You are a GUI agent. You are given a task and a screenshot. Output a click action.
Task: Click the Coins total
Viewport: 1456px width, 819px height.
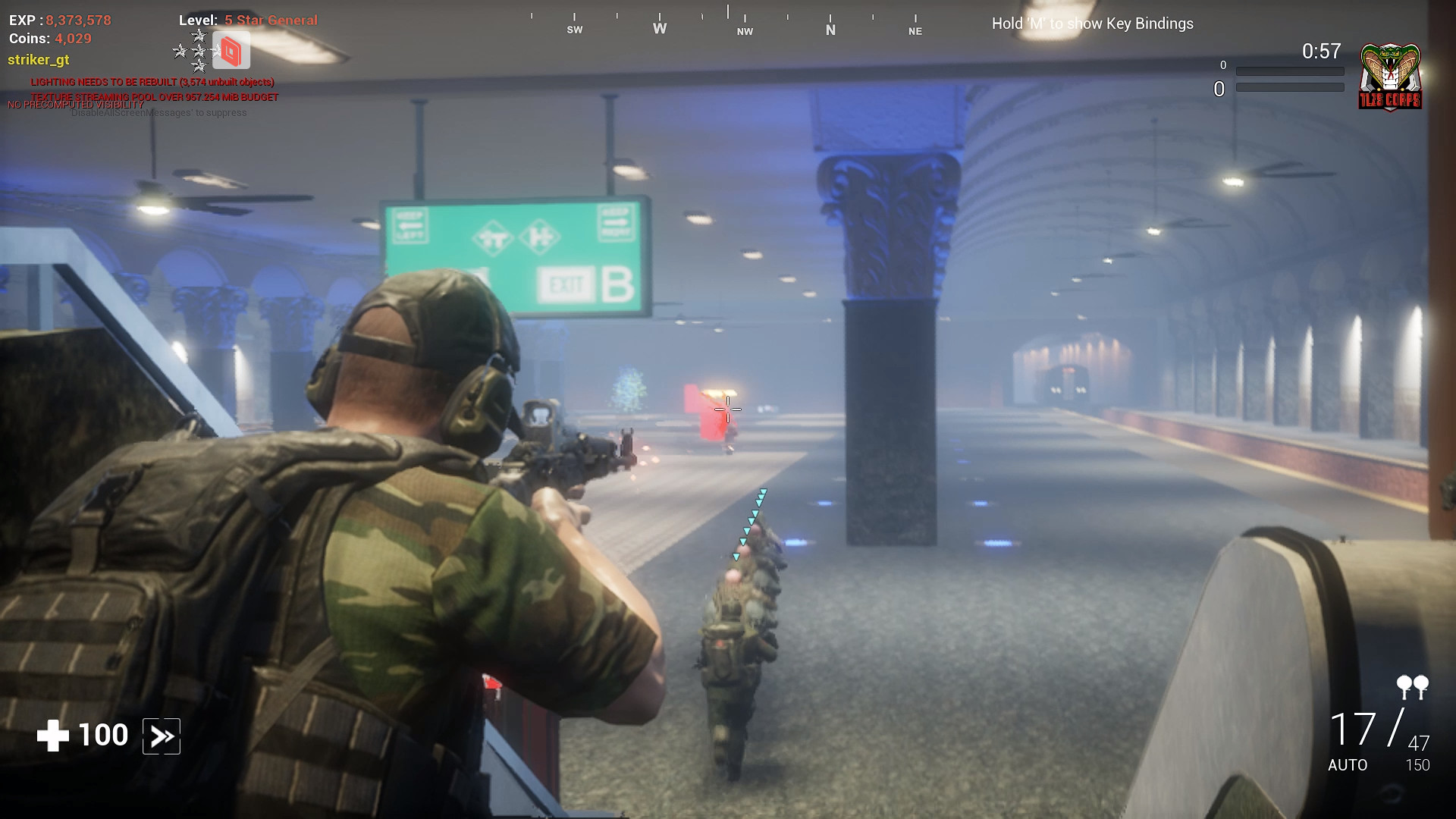tap(49, 38)
